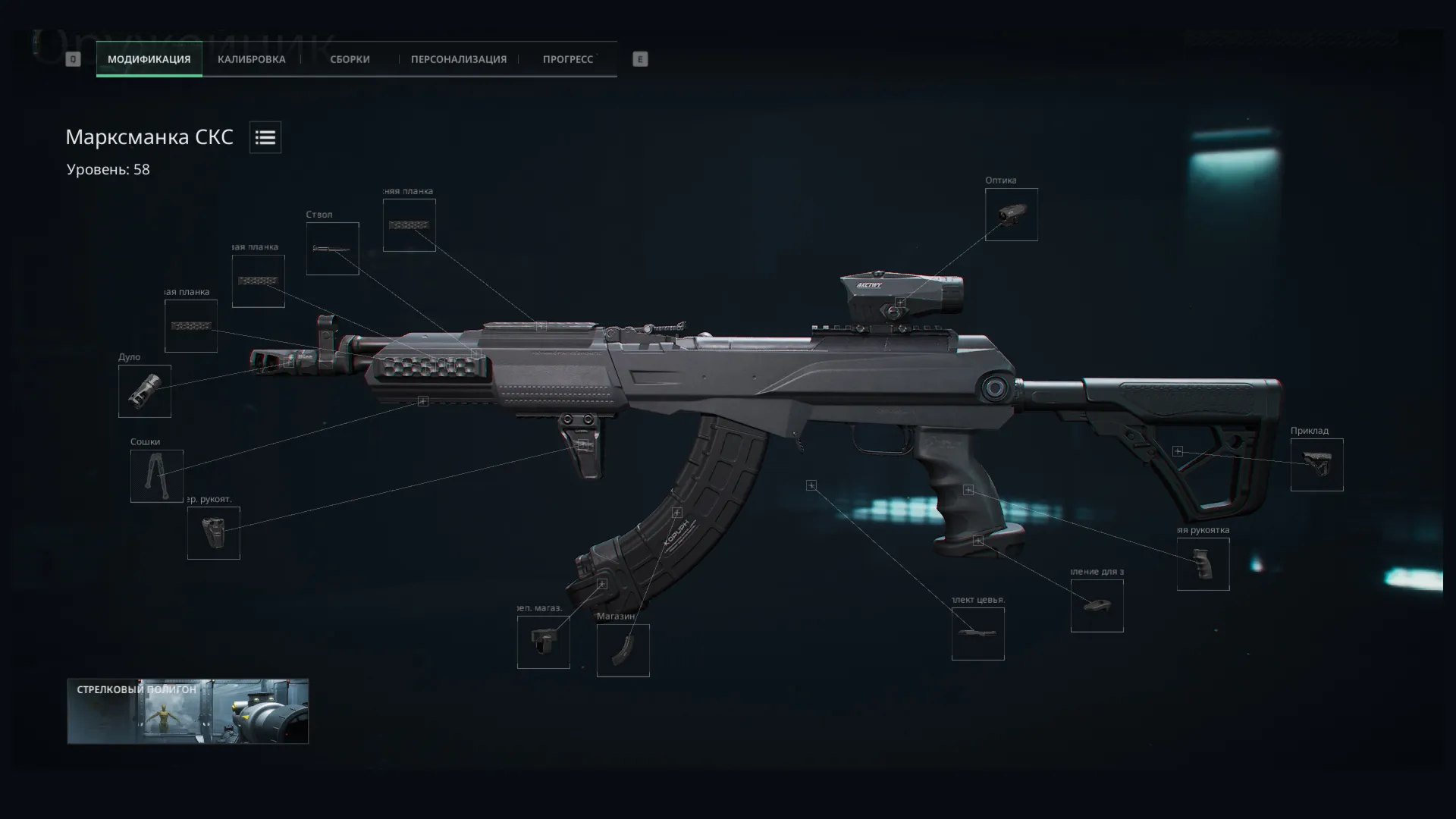
Task: Select the Сошки bipod slot
Action: [x=156, y=476]
